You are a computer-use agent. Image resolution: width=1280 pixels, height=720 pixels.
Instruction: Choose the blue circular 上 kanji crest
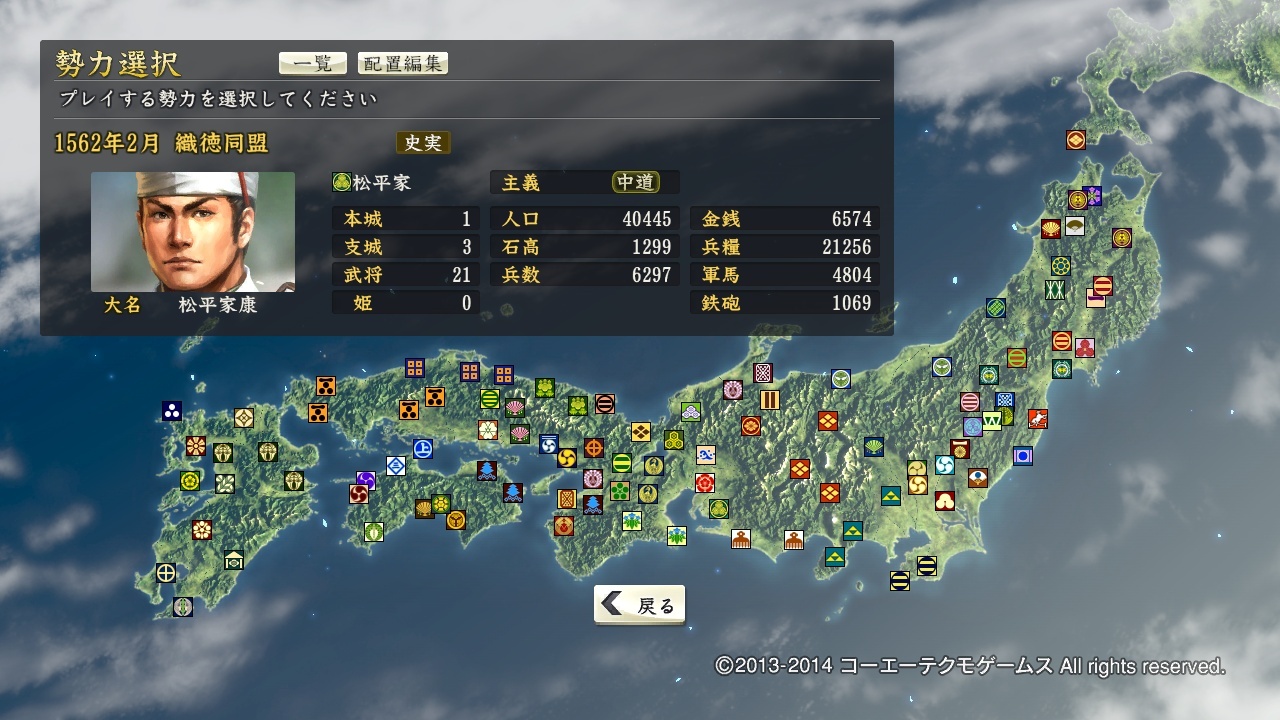(x=423, y=449)
